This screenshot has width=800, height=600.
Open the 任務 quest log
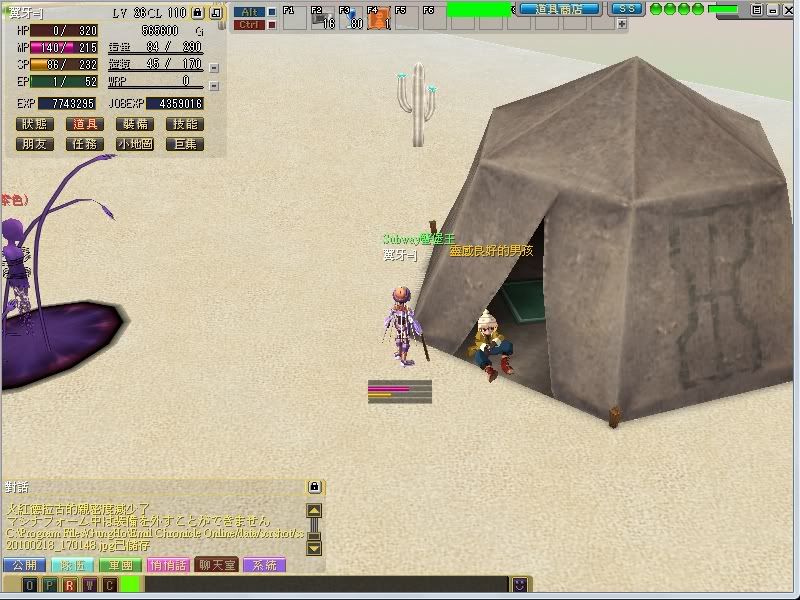(x=85, y=144)
